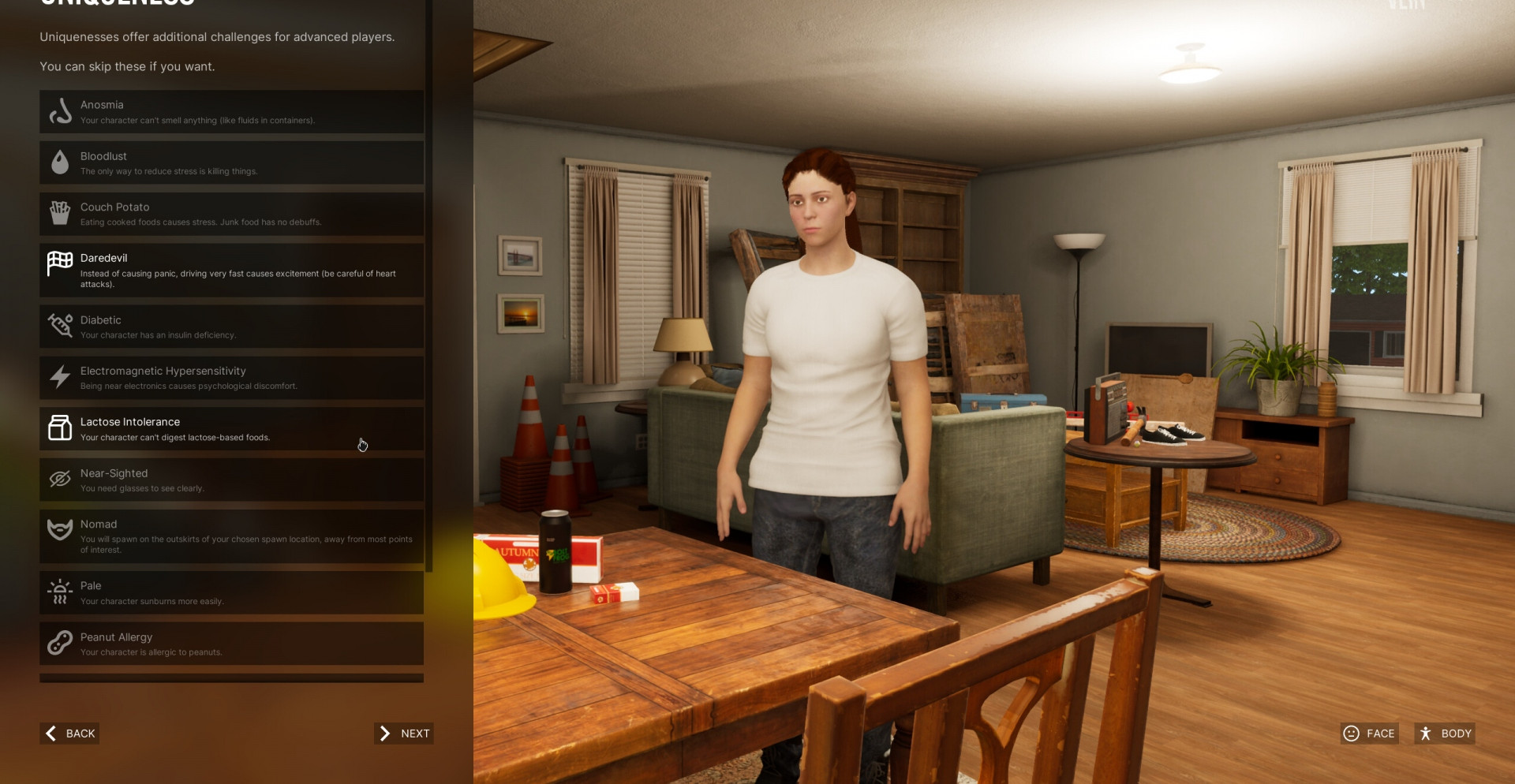Select the Near-Sighted uniqueness
Viewport: 1515px width, 784px height.
[231, 480]
